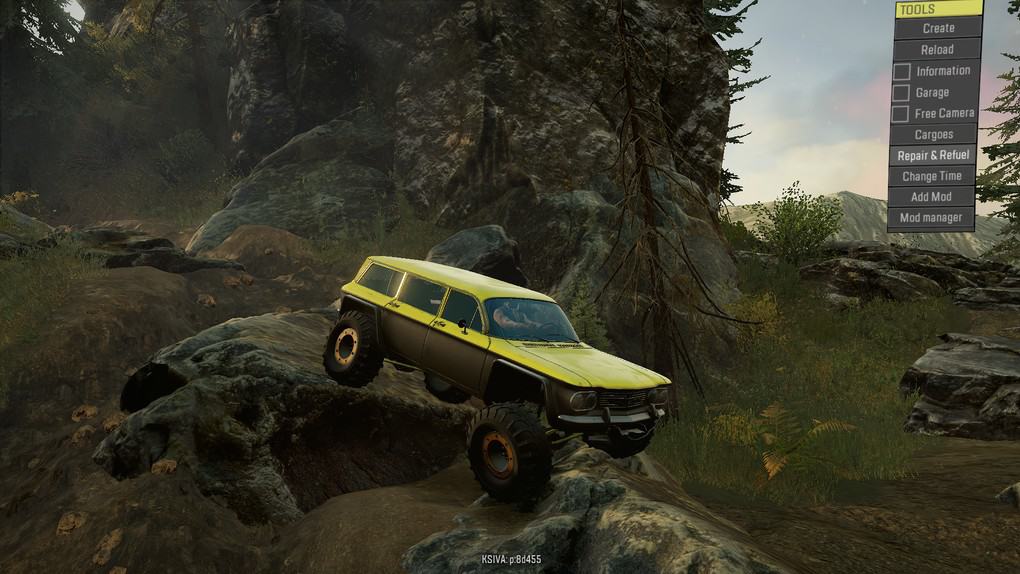Viewport: 1020px width, 574px height.
Task: Enable the Garage checkbox
Action: pyautogui.click(x=901, y=93)
